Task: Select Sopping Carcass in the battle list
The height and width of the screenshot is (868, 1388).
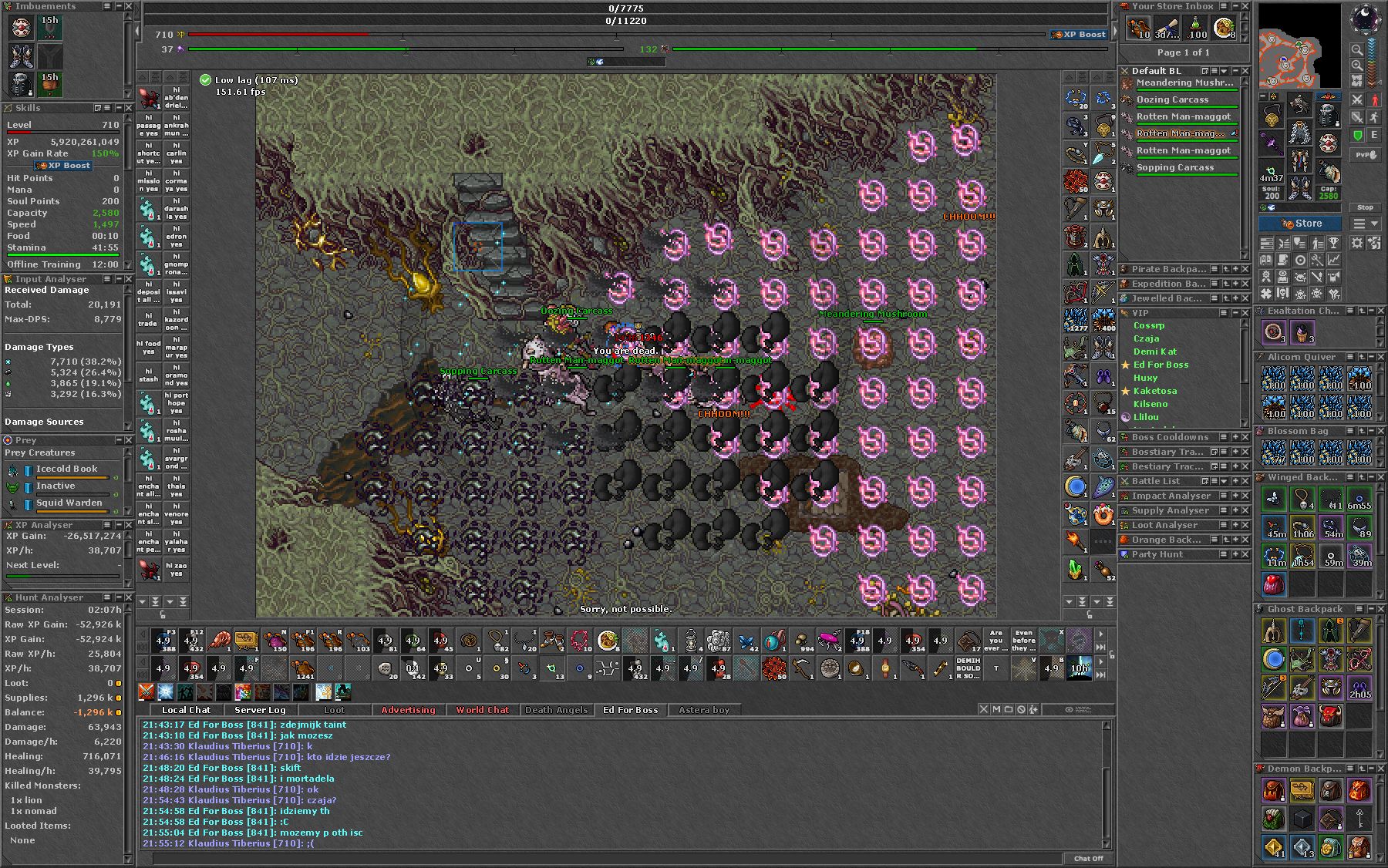Action: 1174,167
